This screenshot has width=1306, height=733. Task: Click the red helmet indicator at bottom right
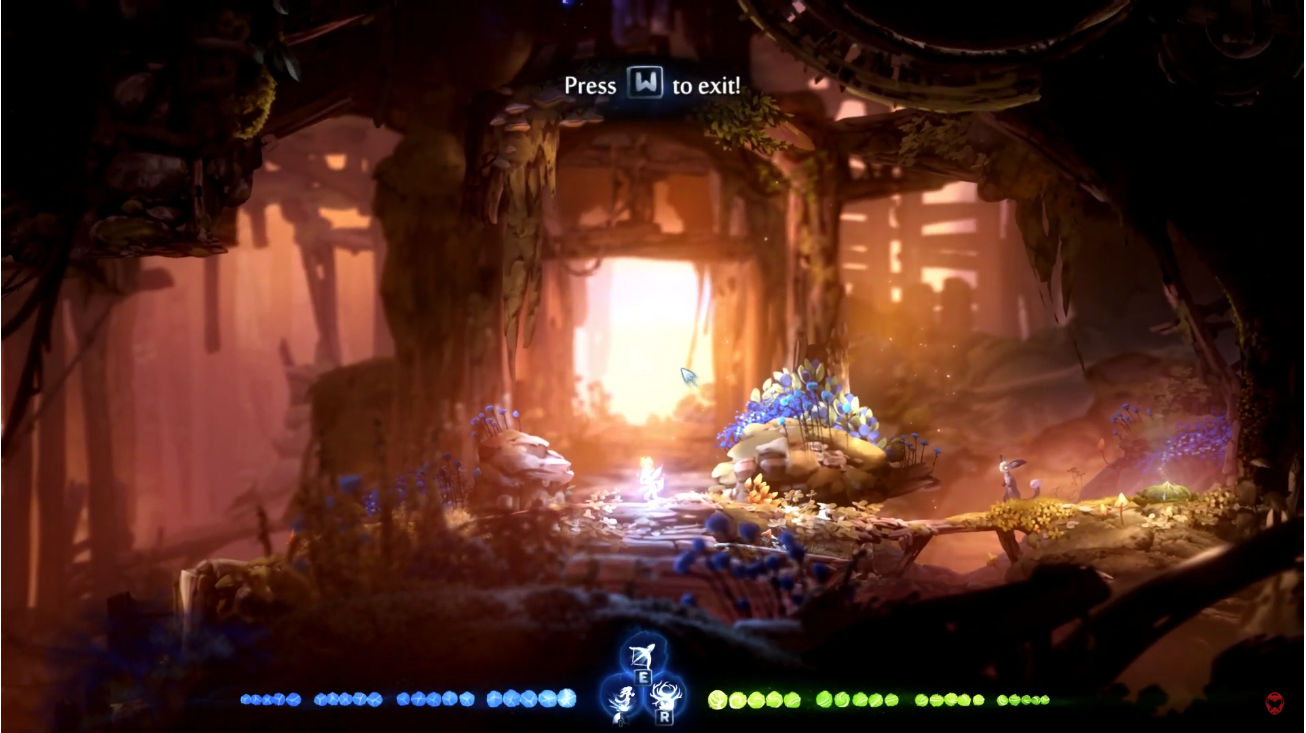point(1274,702)
